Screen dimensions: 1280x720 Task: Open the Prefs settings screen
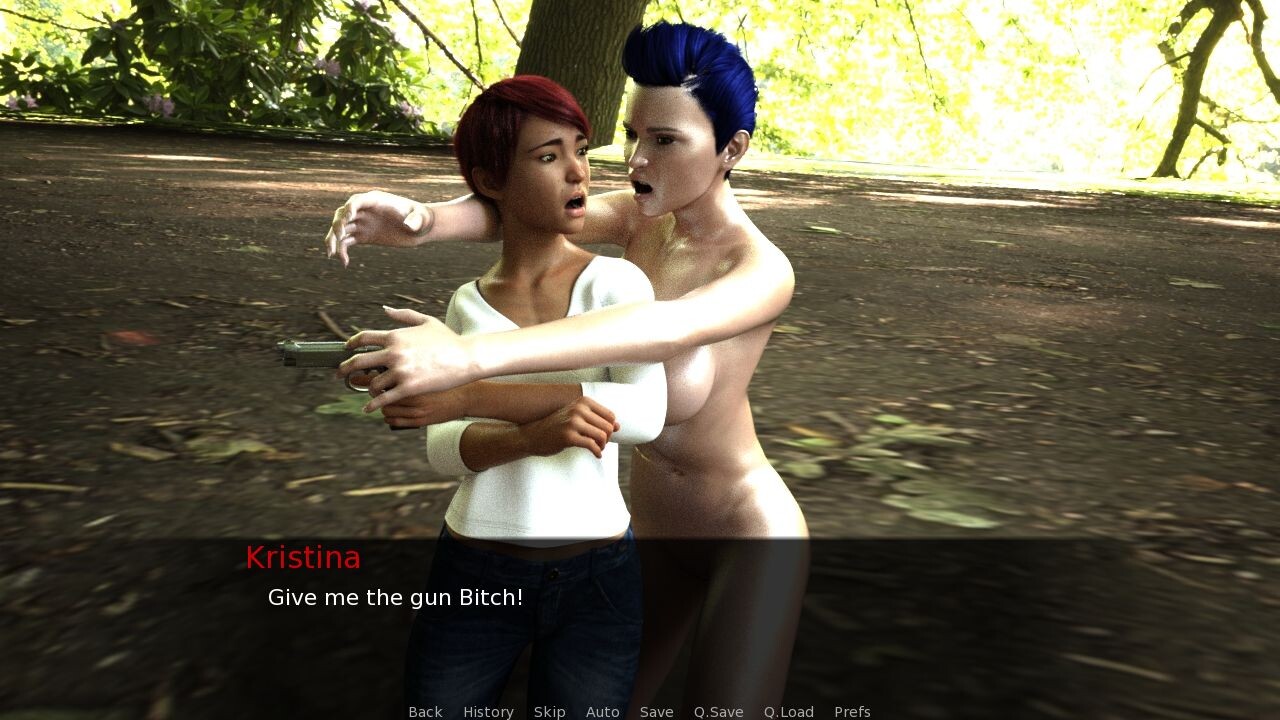click(851, 711)
